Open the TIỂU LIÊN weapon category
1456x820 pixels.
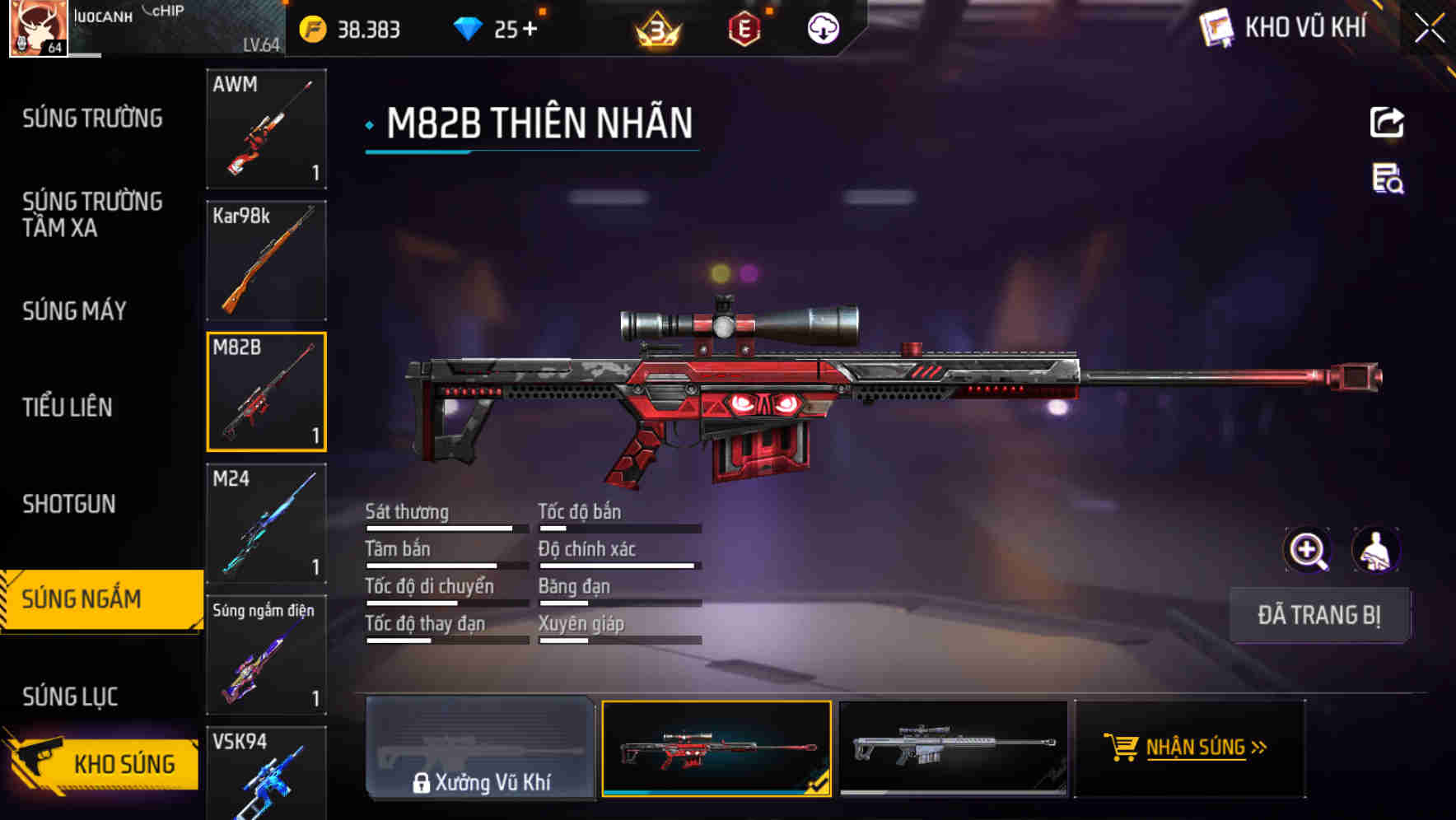[x=70, y=407]
